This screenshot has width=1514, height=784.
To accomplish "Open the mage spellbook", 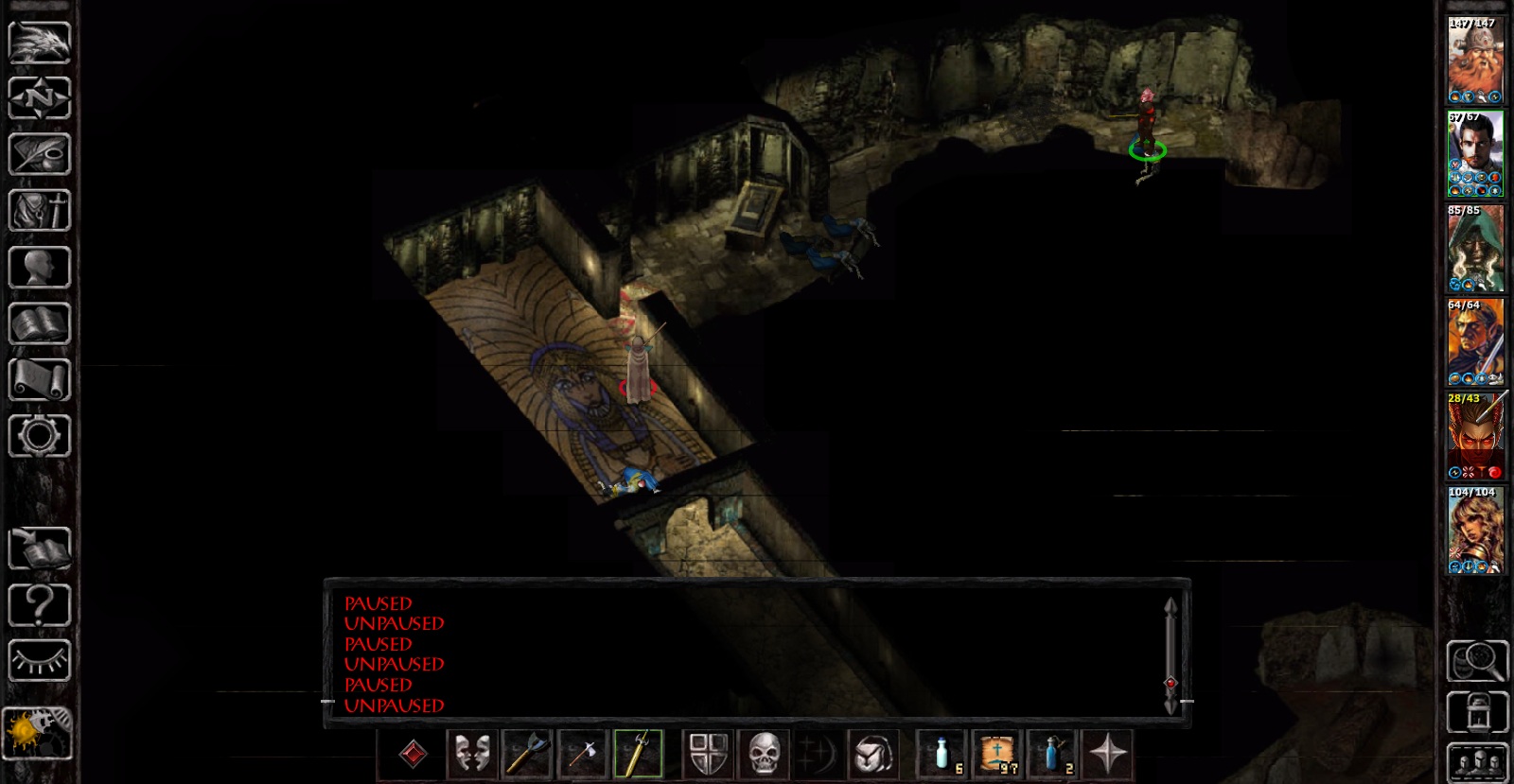I will pos(40,324).
